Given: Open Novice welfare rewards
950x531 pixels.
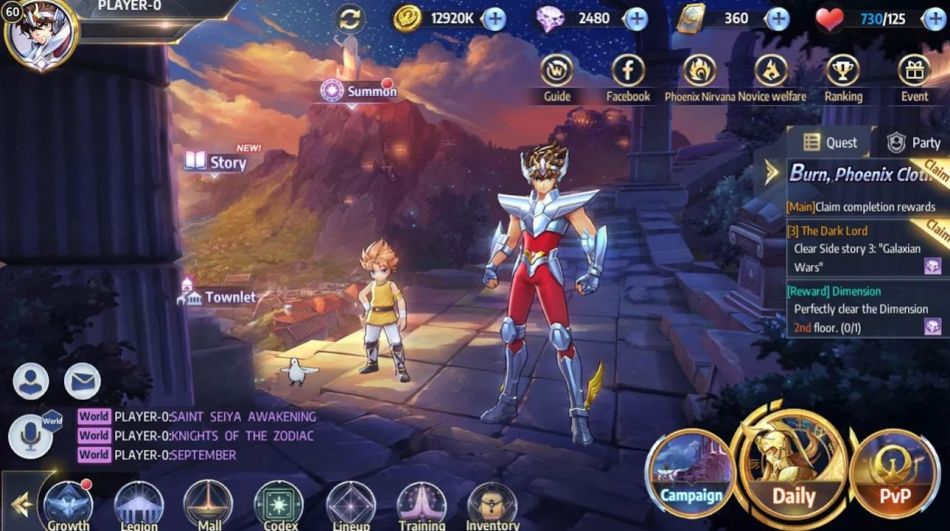Looking at the screenshot, I should click(x=771, y=72).
